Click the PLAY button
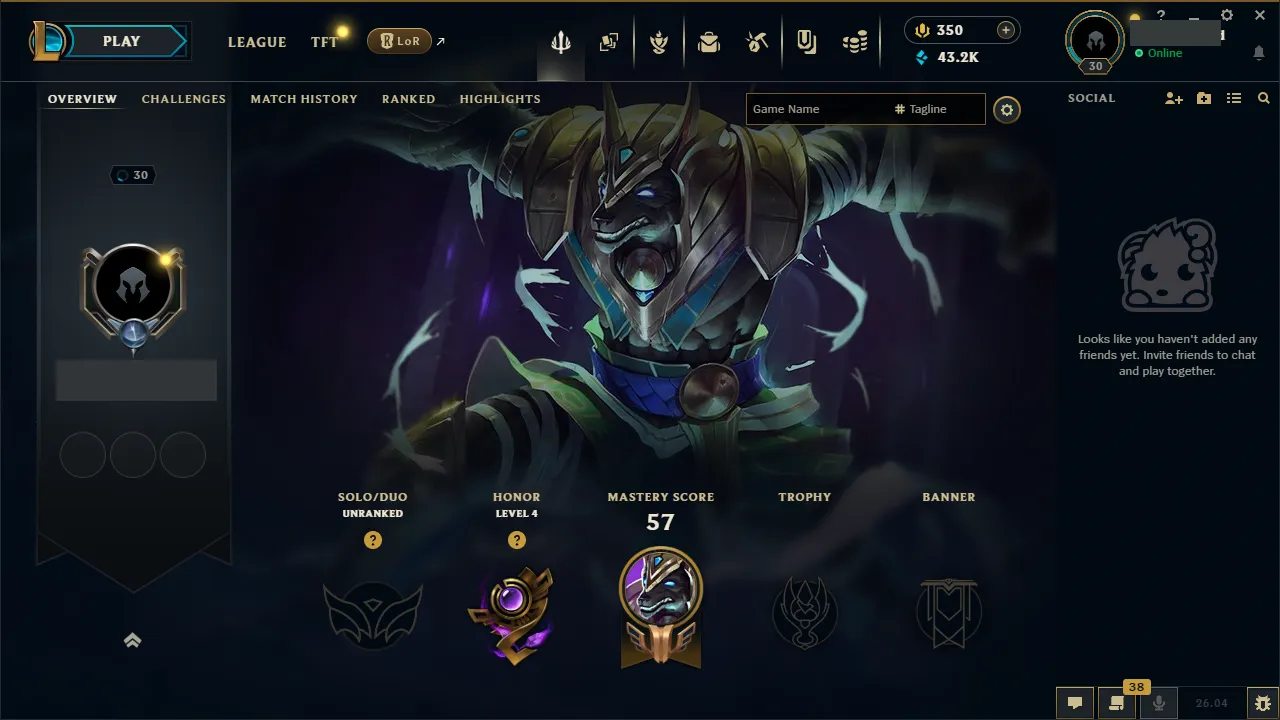1280x720 pixels. tap(120, 41)
